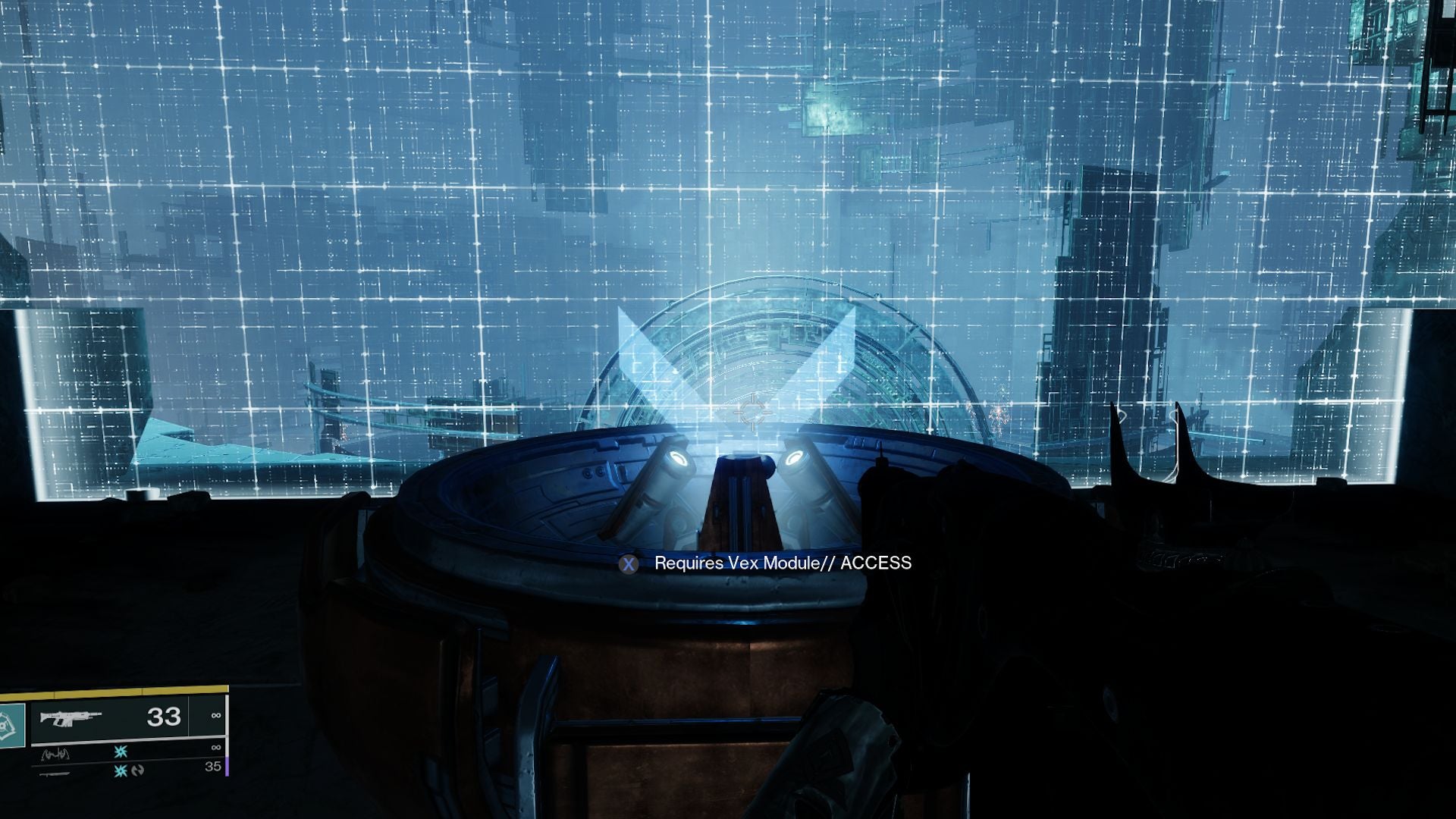Image resolution: width=1456 pixels, height=819 pixels.
Task: Click the infinity reserve ammo symbol beside 33
Action: pyautogui.click(x=215, y=715)
